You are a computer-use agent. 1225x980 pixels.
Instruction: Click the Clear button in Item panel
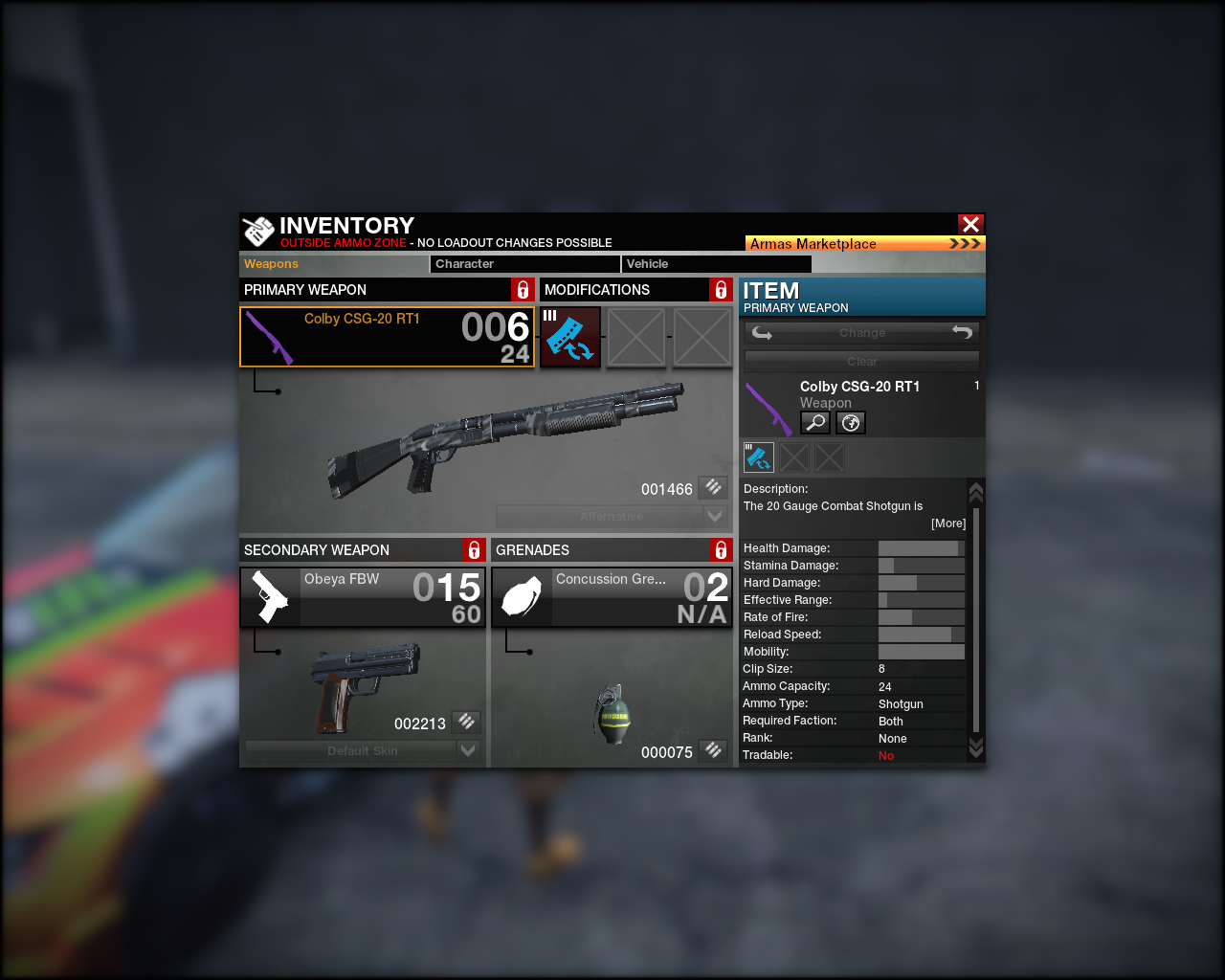click(x=861, y=362)
